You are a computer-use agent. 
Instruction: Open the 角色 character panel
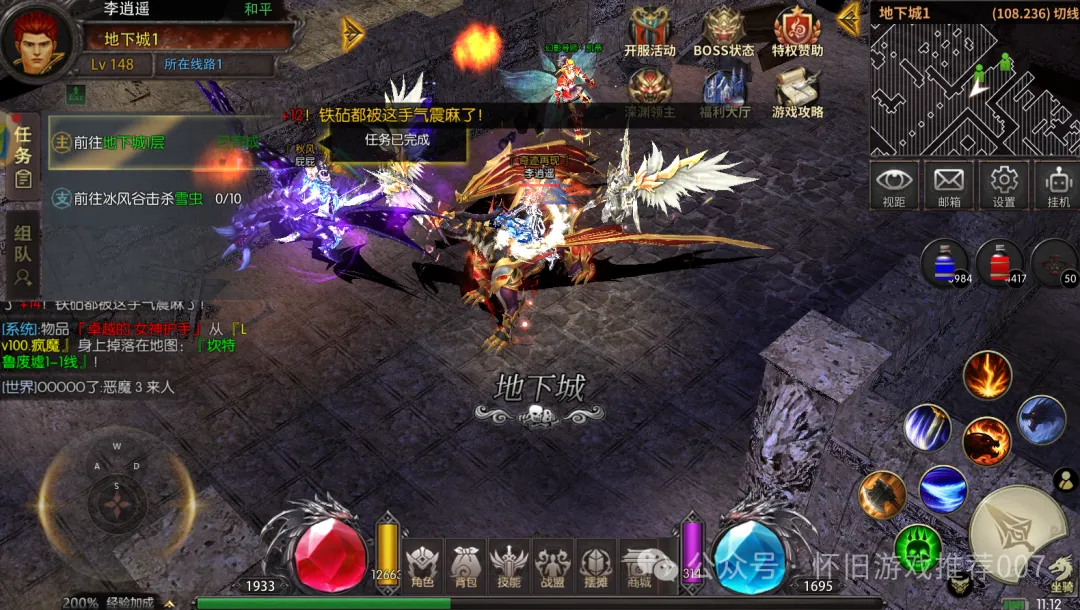pos(422,567)
